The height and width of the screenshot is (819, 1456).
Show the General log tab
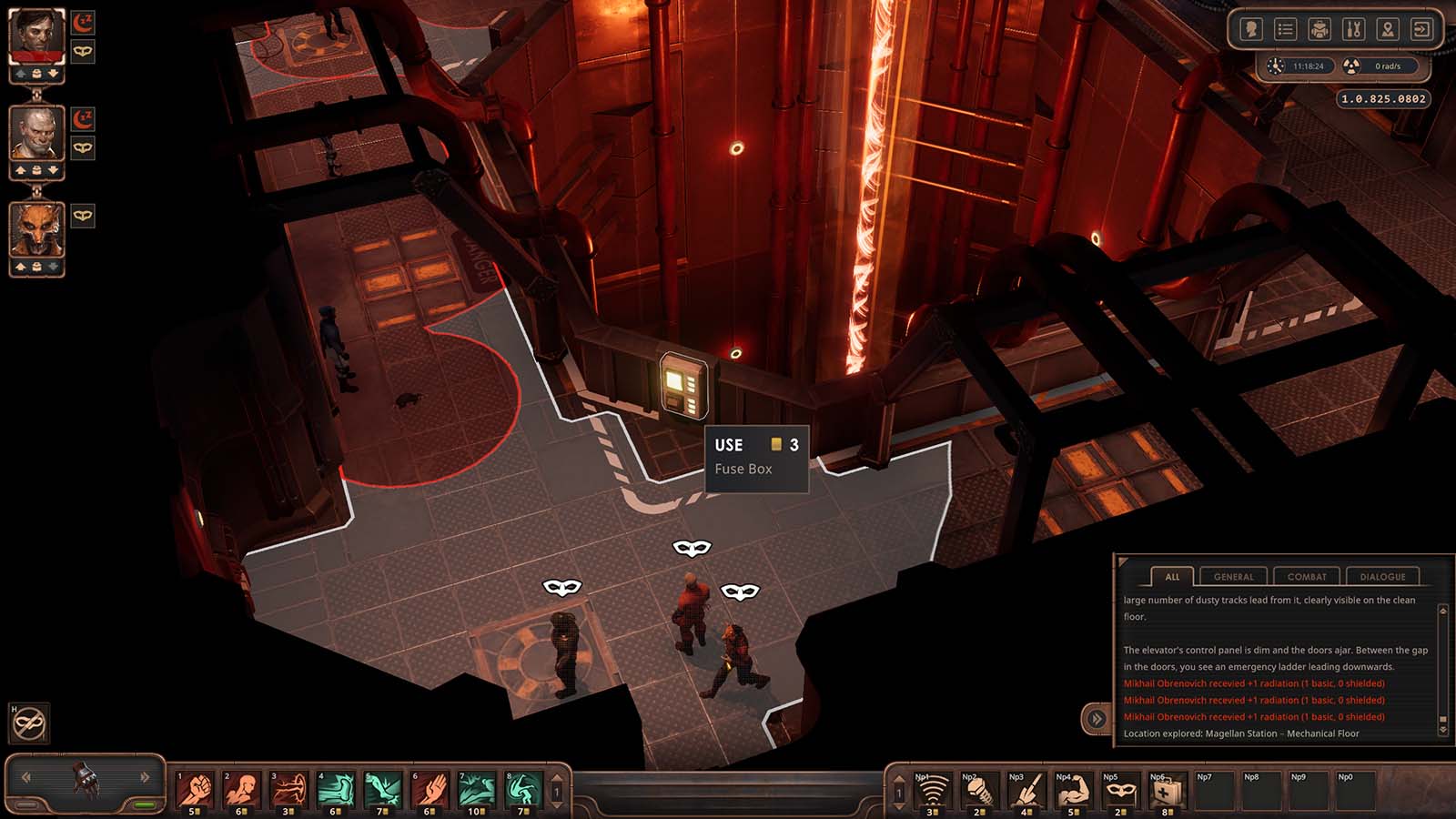1233,577
